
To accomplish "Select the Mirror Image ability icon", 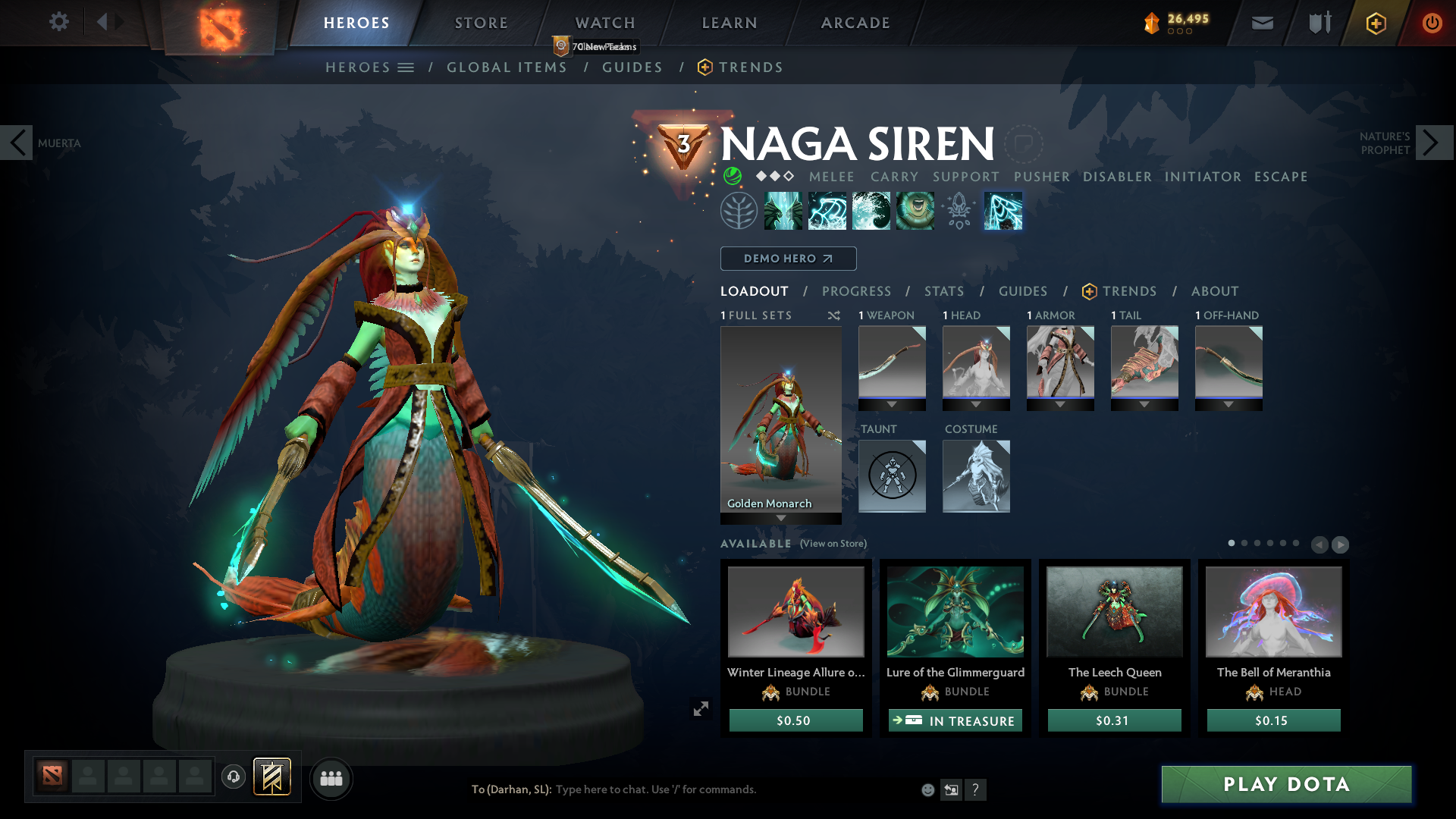I will click(x=783, y=210).
